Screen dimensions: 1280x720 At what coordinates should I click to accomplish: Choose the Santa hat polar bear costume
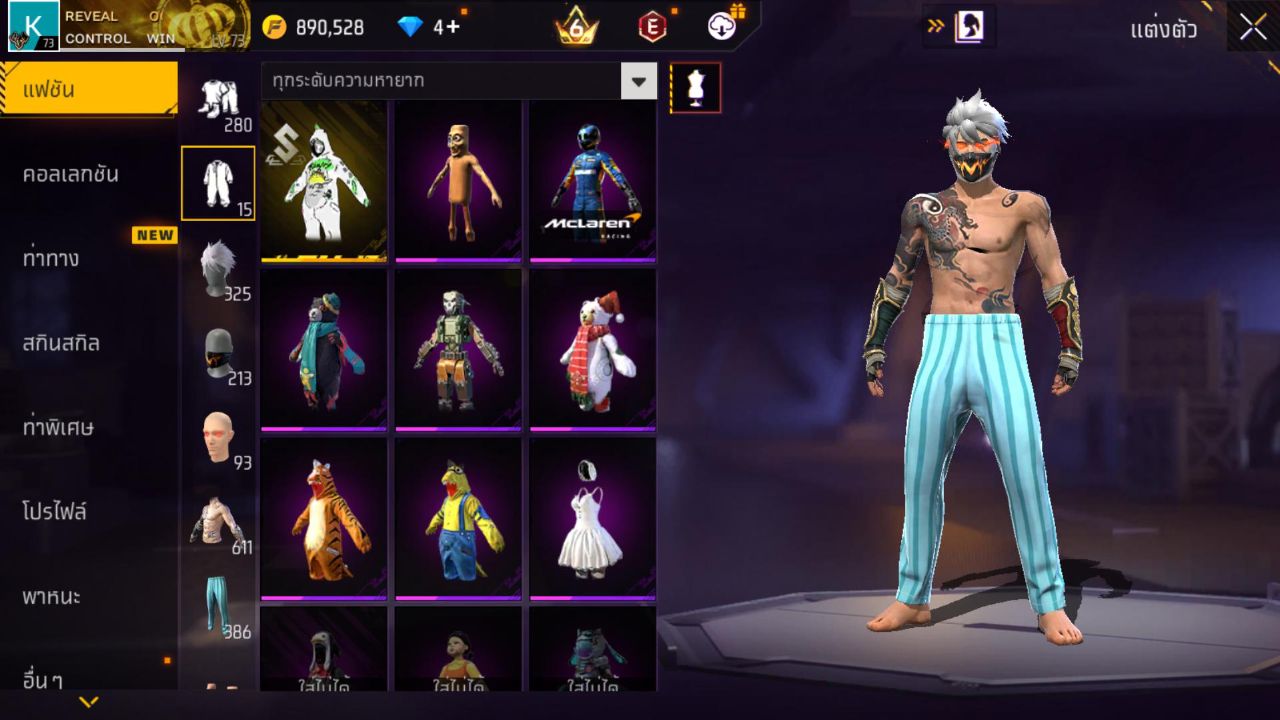click(592, 349)
